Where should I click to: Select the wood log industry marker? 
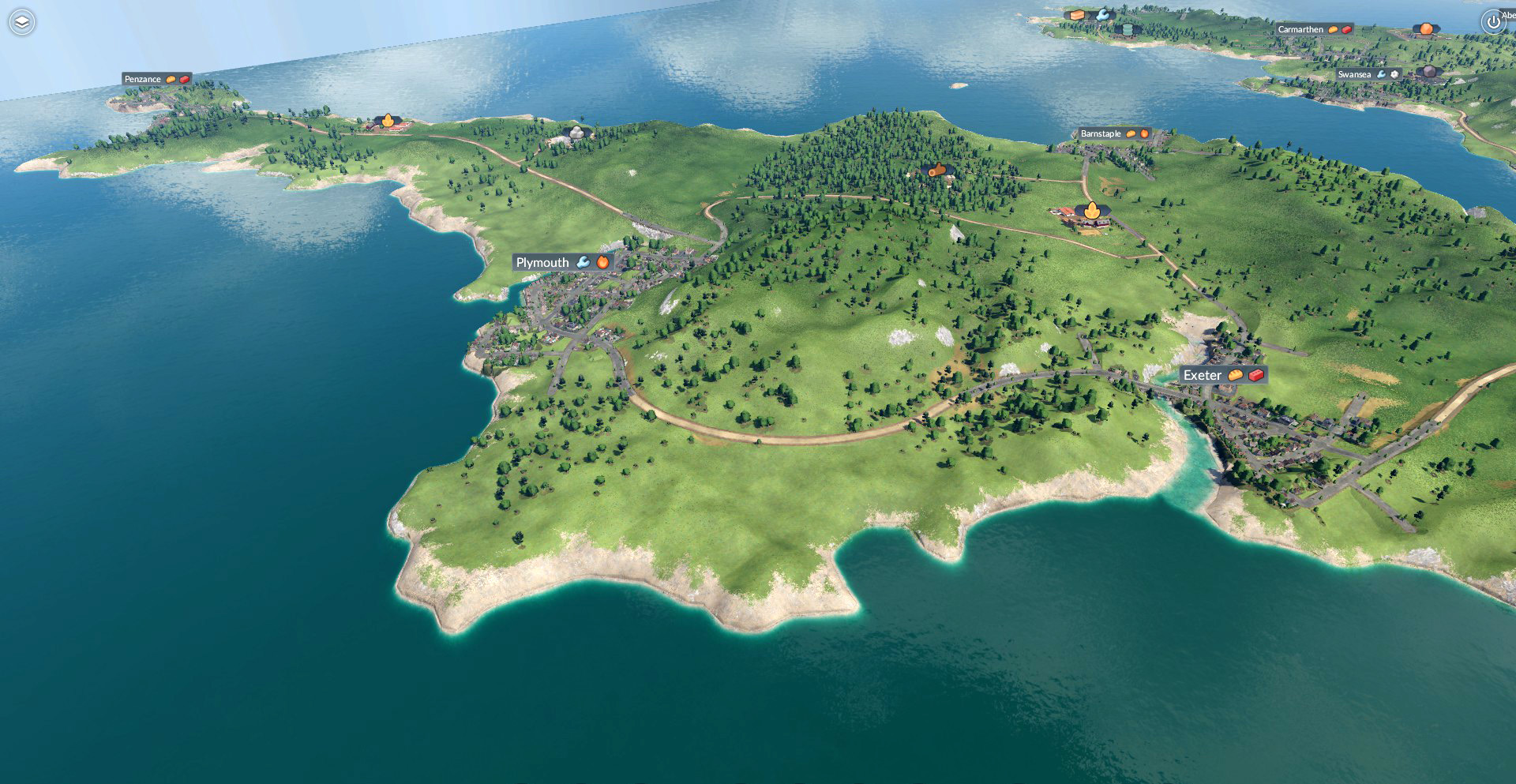pyautogui.click(x=936, y=170)
